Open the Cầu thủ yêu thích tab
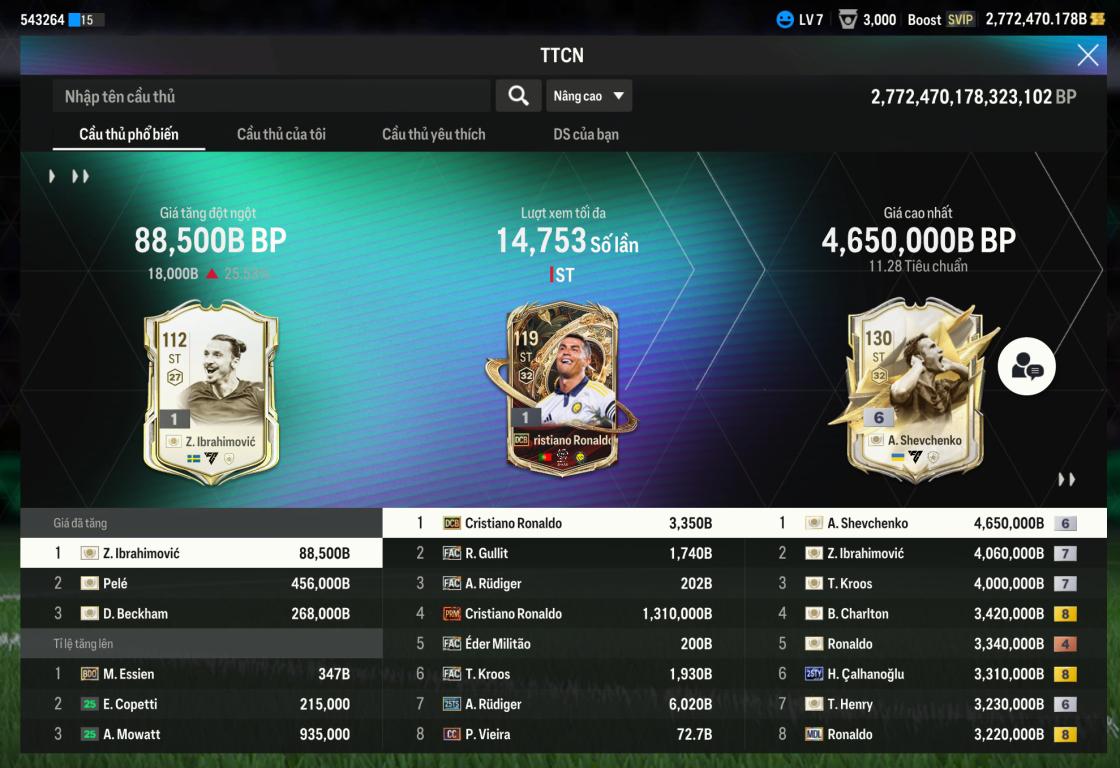The width and height of the screenshot is (1120, 768). pyautogui.click(x=433, y=134)
